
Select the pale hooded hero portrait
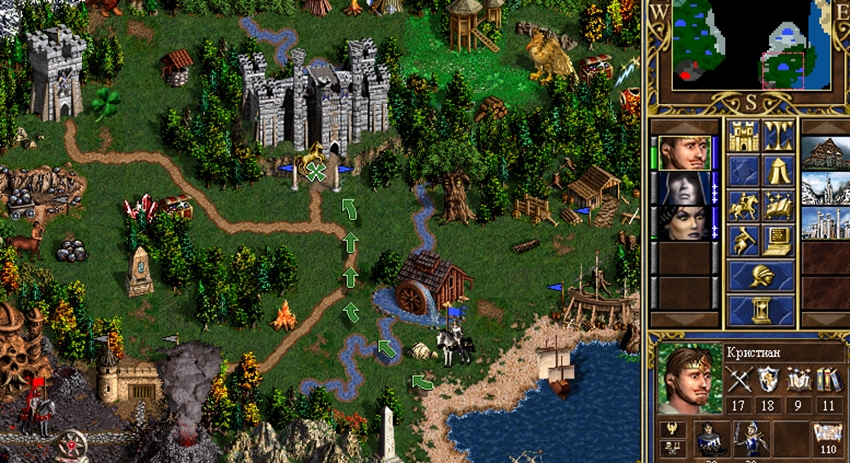click(x=683, y=187)
